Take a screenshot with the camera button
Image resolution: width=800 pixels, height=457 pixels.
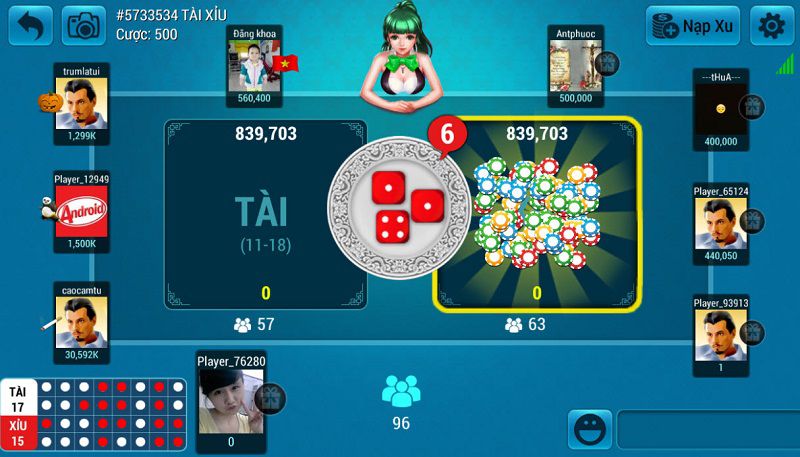[x=83, y=25]
